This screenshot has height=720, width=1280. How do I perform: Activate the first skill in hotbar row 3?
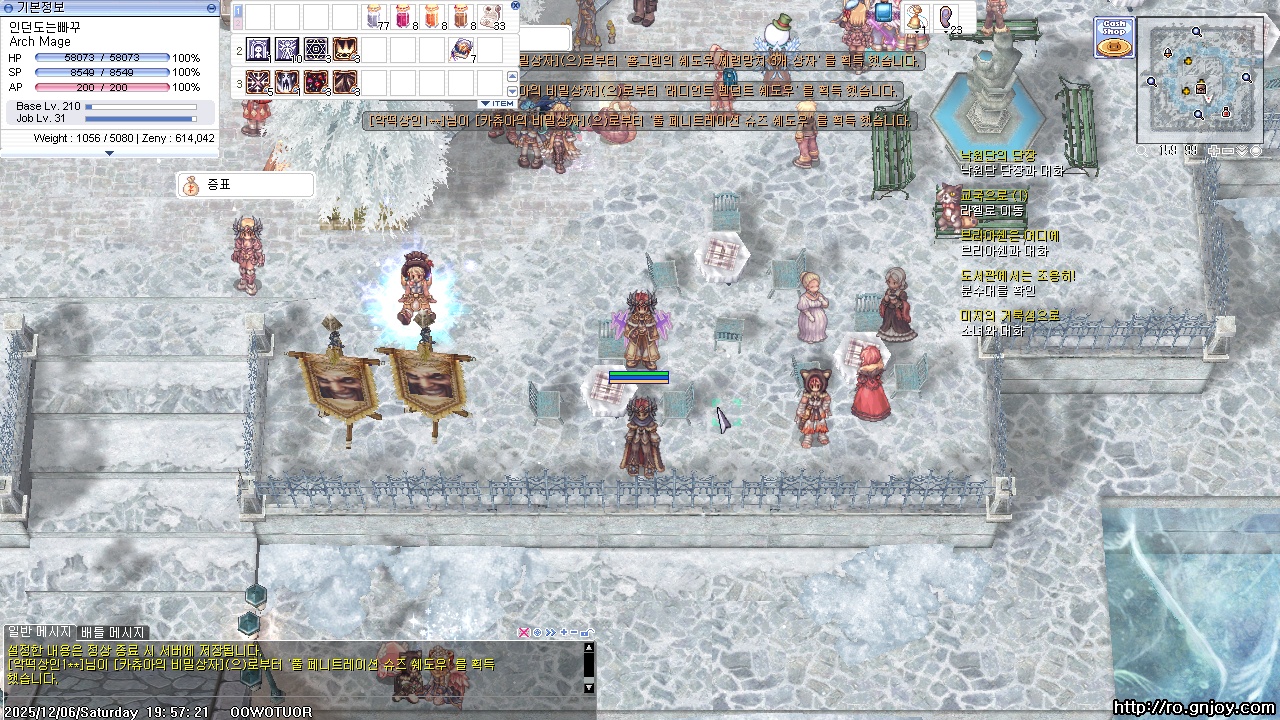[258, 82]
